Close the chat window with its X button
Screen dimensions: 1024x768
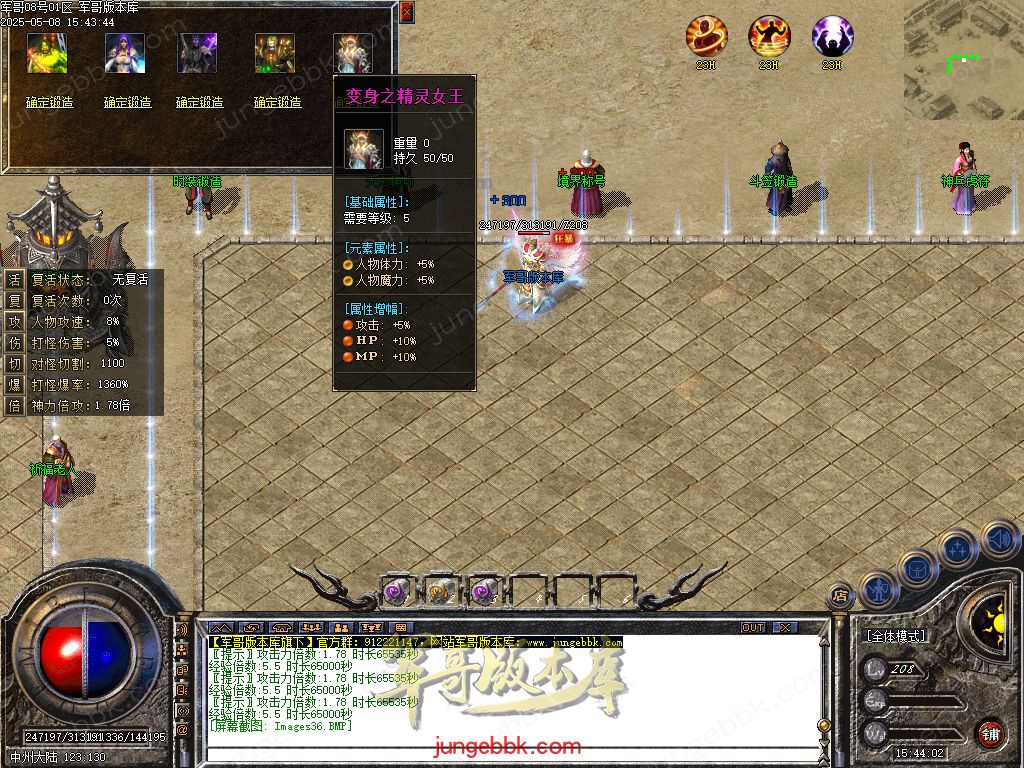point(785,627)
